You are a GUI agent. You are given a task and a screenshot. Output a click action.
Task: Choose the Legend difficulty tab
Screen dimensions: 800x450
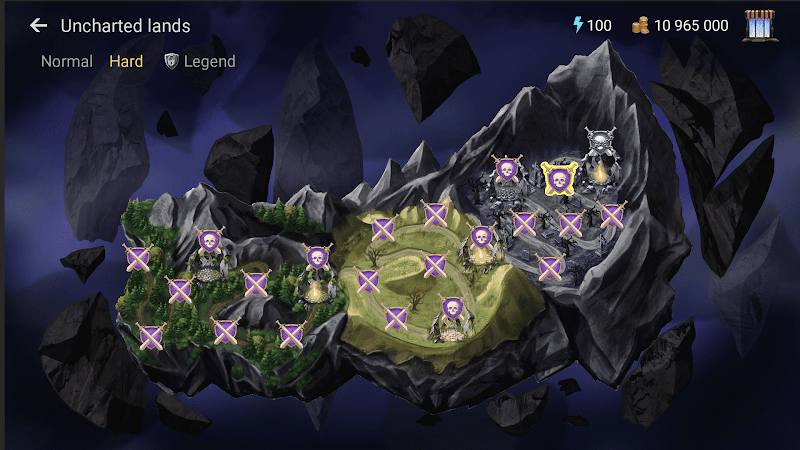point(200,62)
